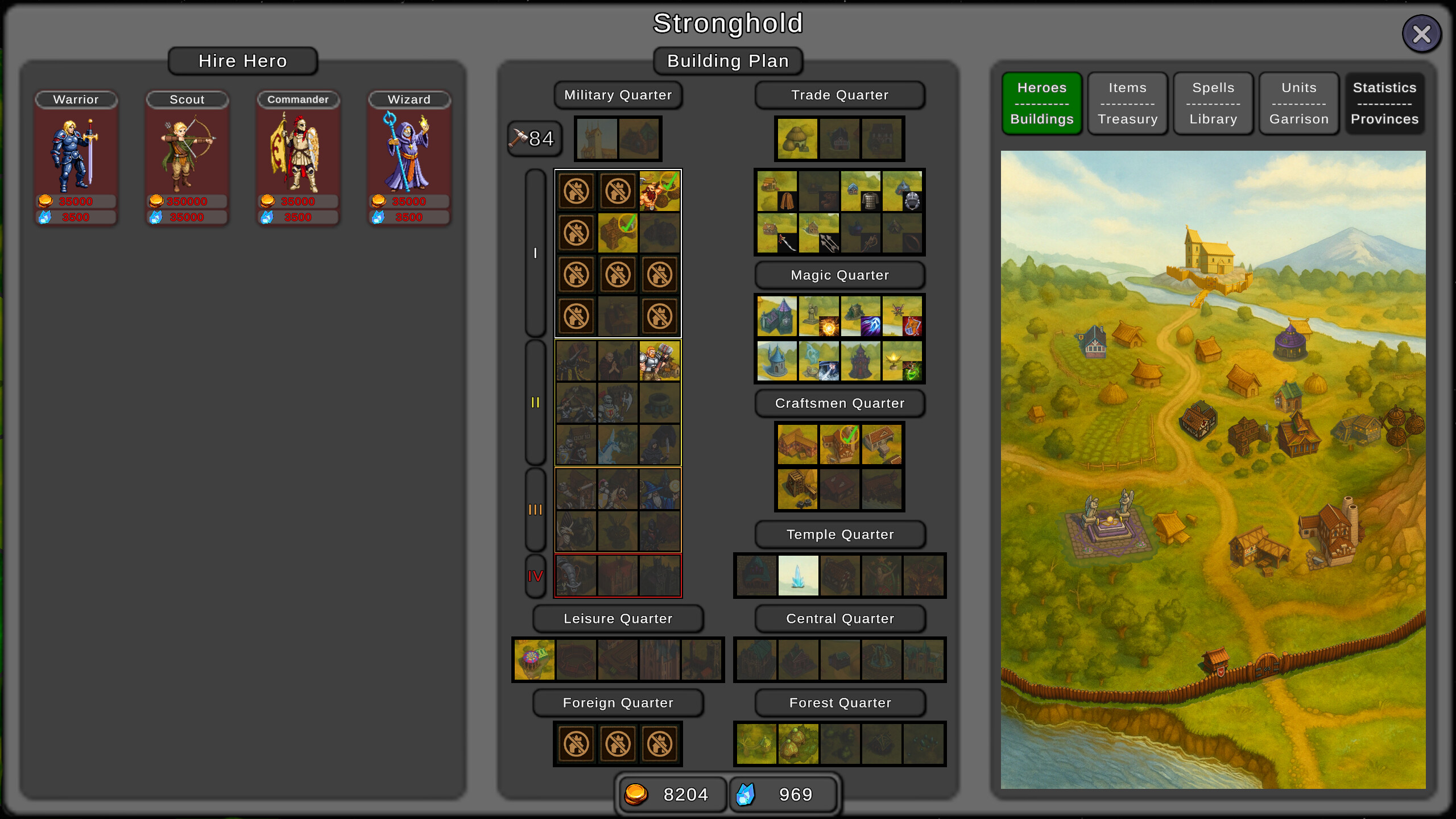Click the gold total showing 8204
This screenshot has width=1456, height=819.
[672, 794]
